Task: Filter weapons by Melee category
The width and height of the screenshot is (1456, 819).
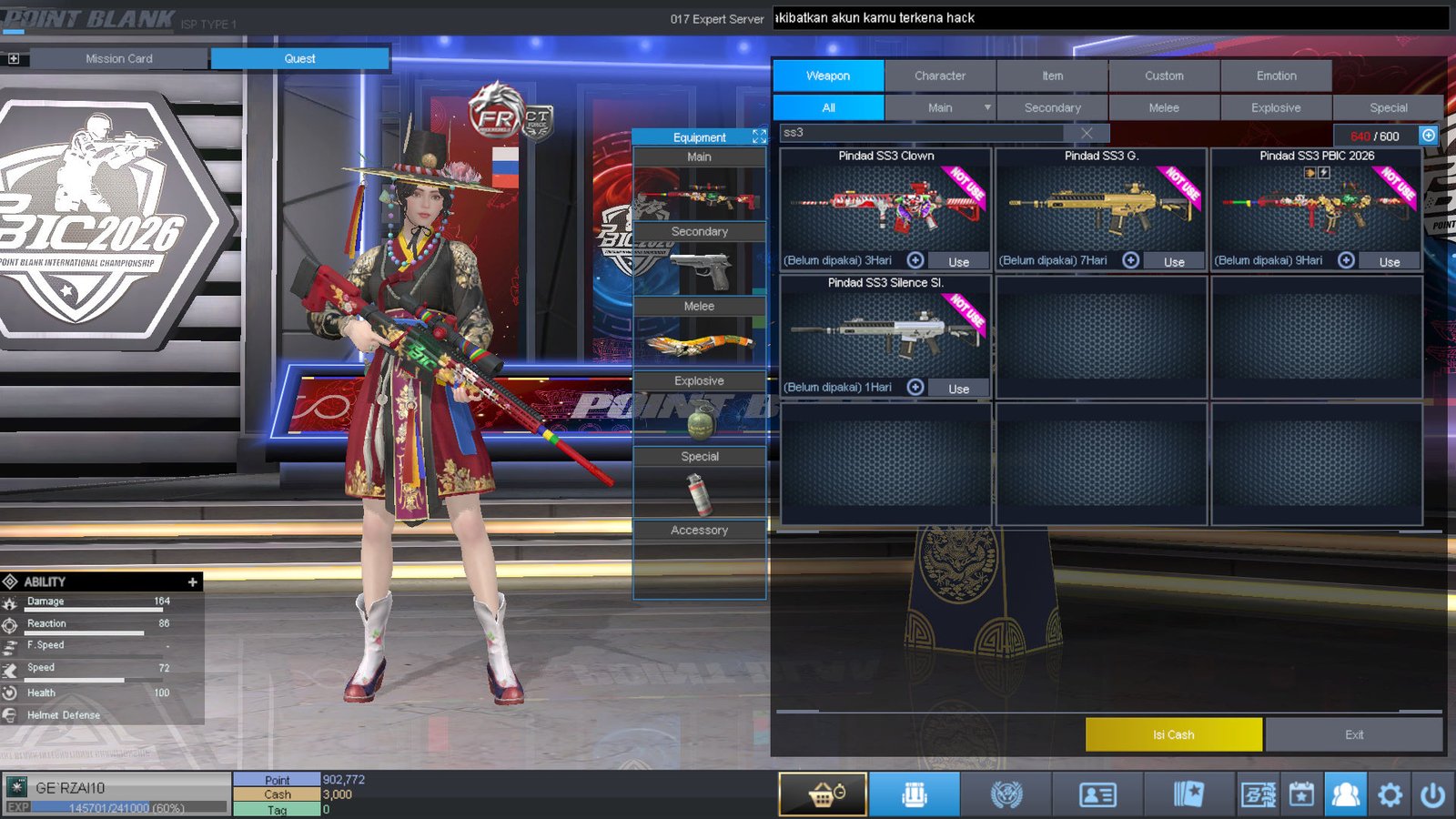Action: point(1164,107)
